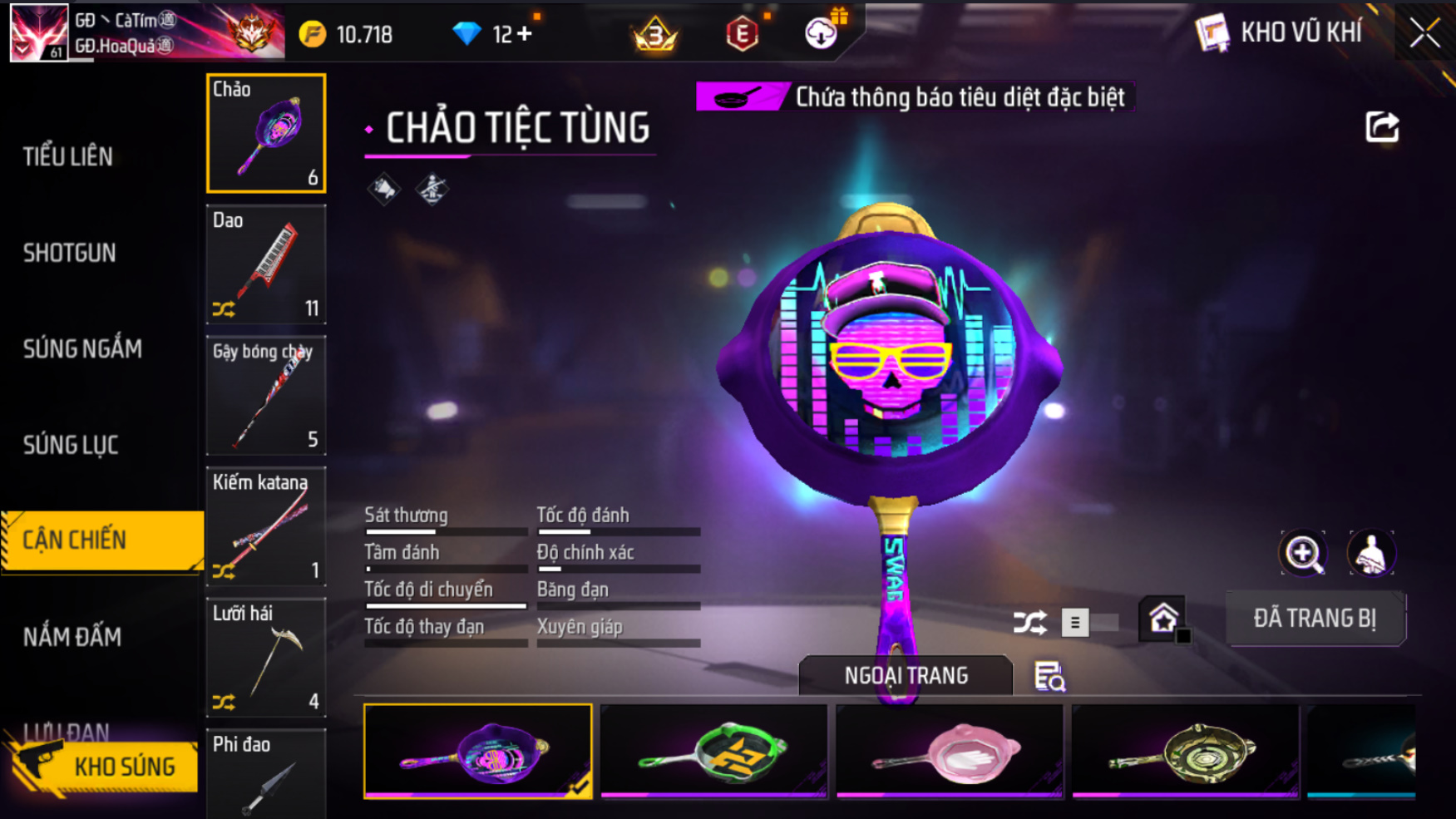Choose the Kiếm katana slot
This screenshot has height=819, width=1456.
pos(266,526)
